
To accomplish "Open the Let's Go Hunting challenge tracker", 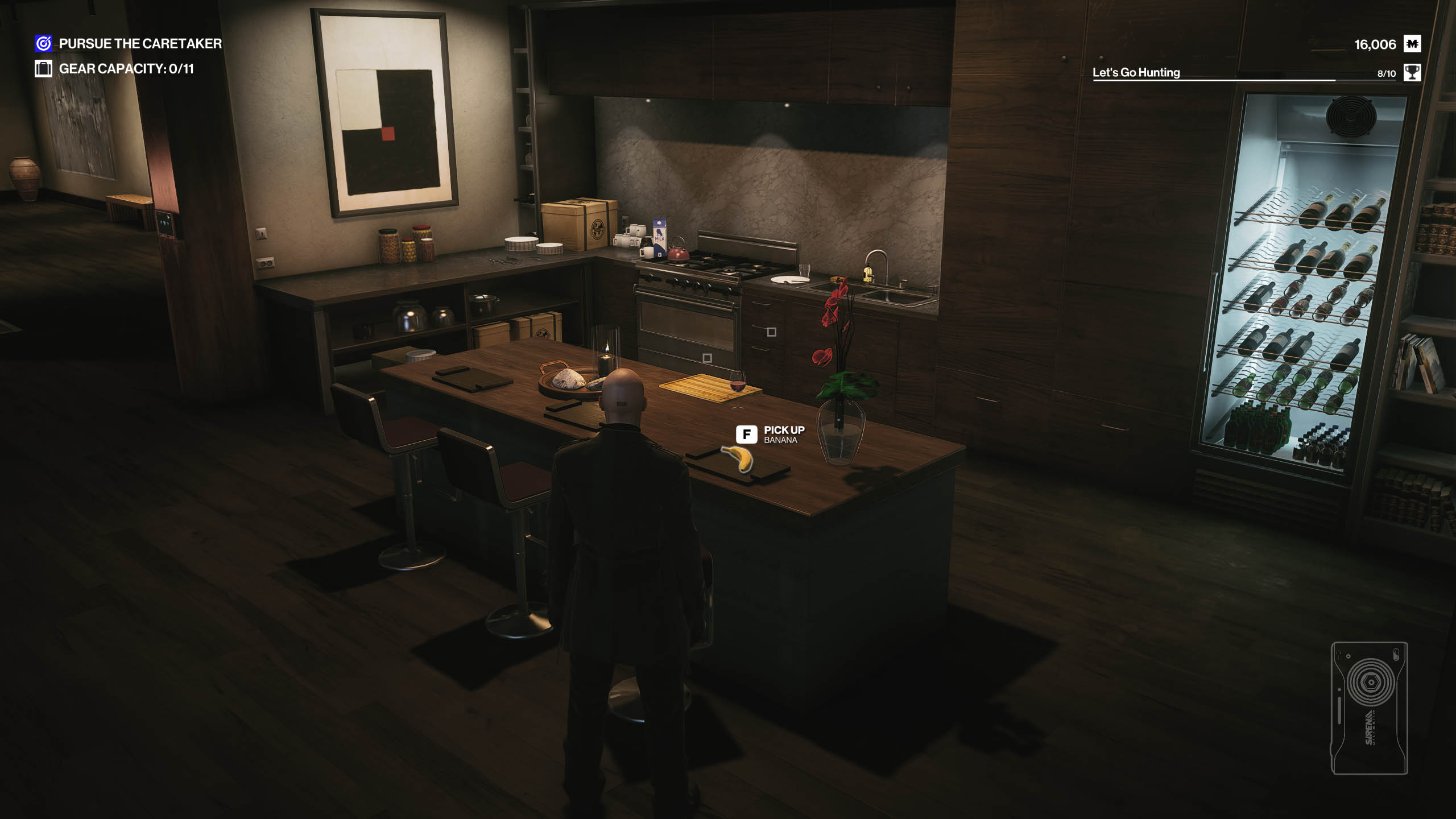I will (x=1136, y=73).
